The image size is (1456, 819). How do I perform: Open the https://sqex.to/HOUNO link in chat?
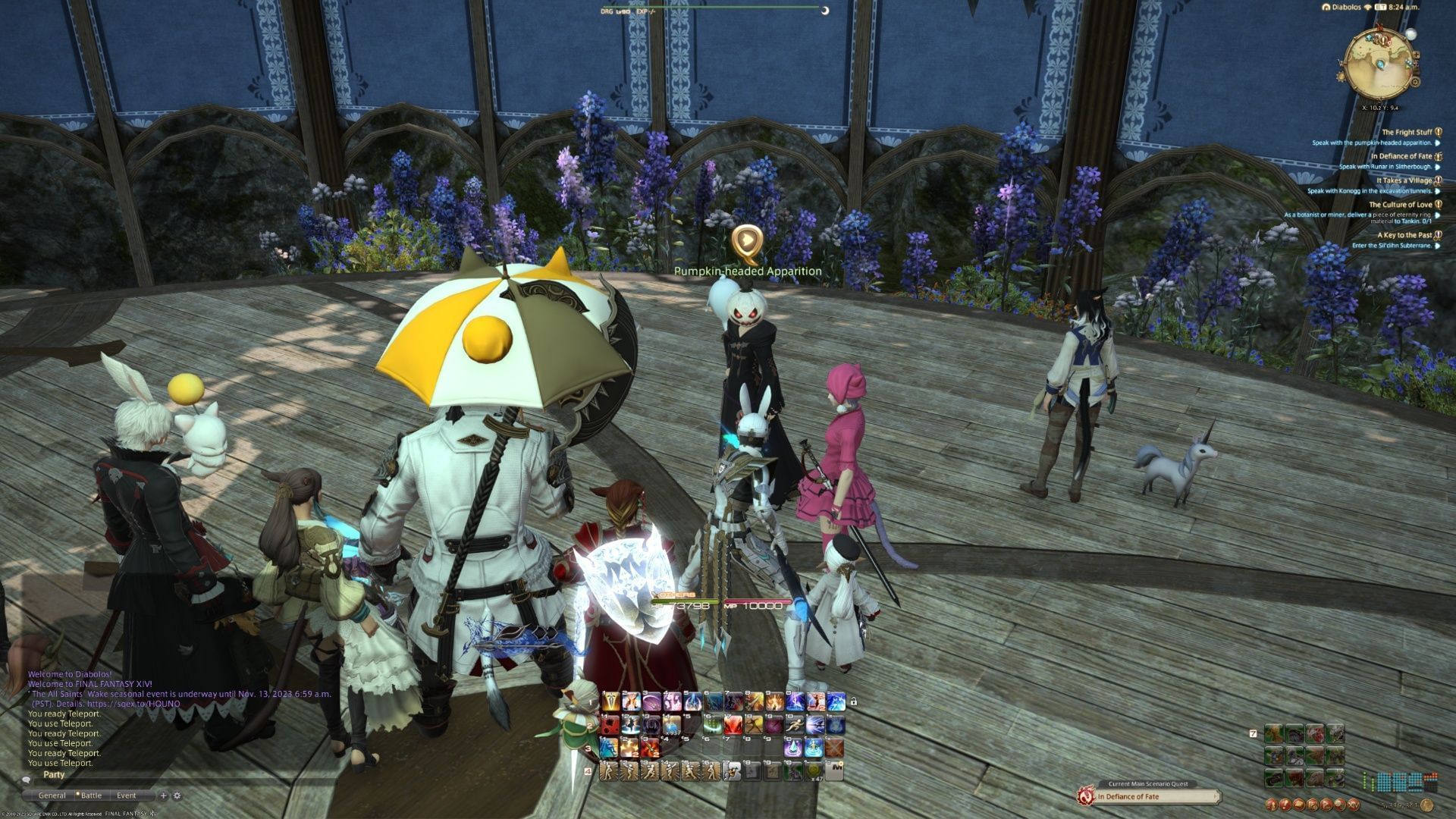click(136, 704)
